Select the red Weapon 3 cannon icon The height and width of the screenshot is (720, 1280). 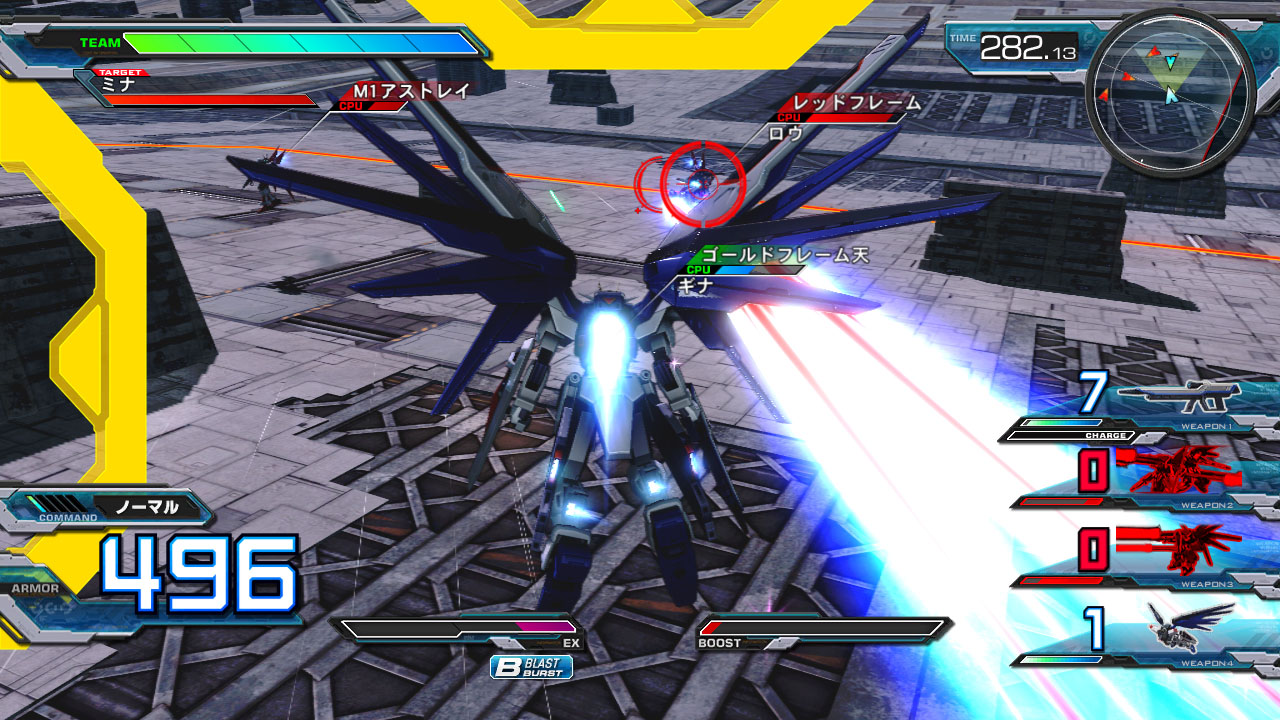pyautogui.click(x=1180, y=546)
